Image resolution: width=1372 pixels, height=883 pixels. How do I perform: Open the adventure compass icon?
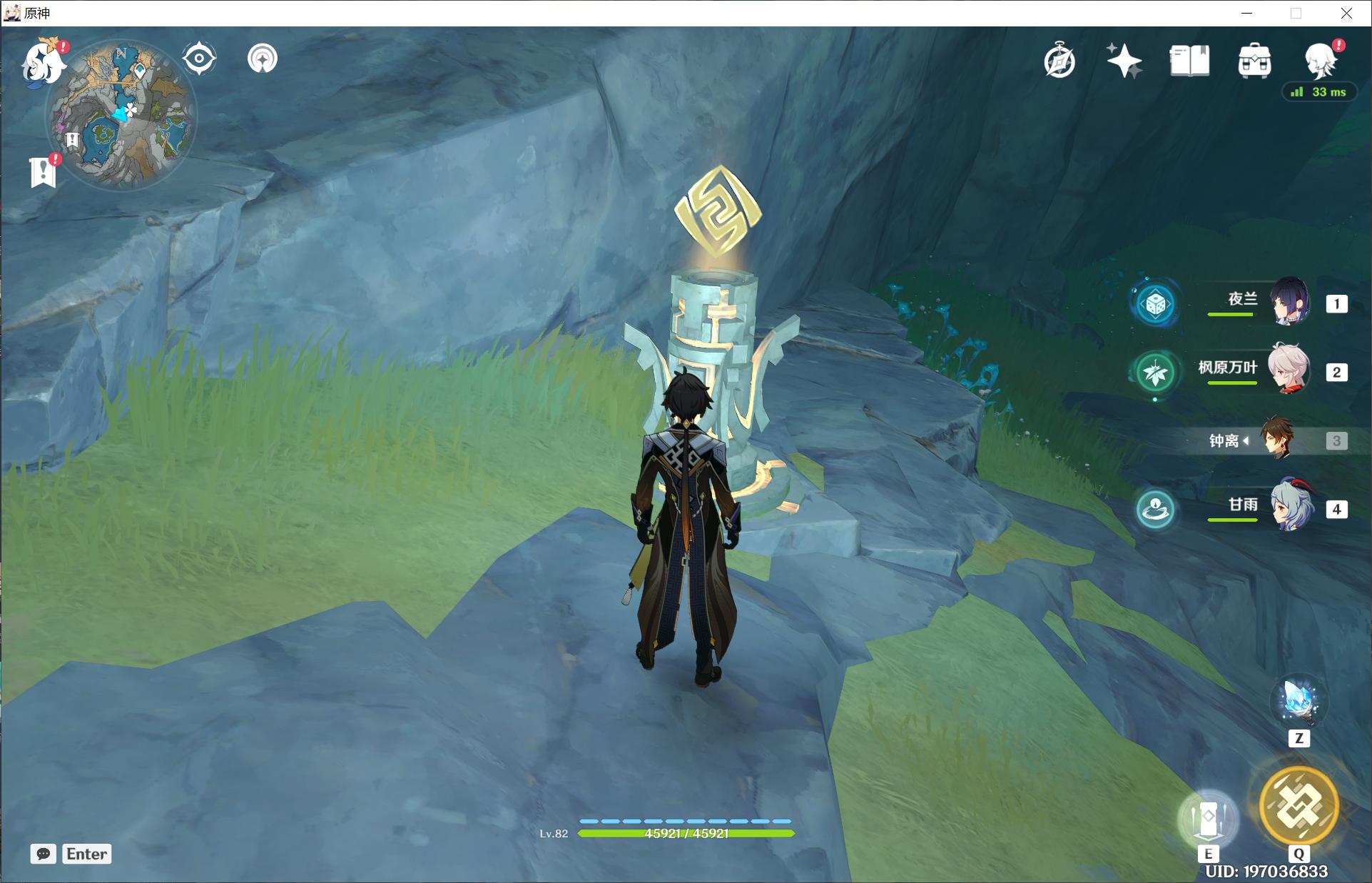click(1060, 61)
